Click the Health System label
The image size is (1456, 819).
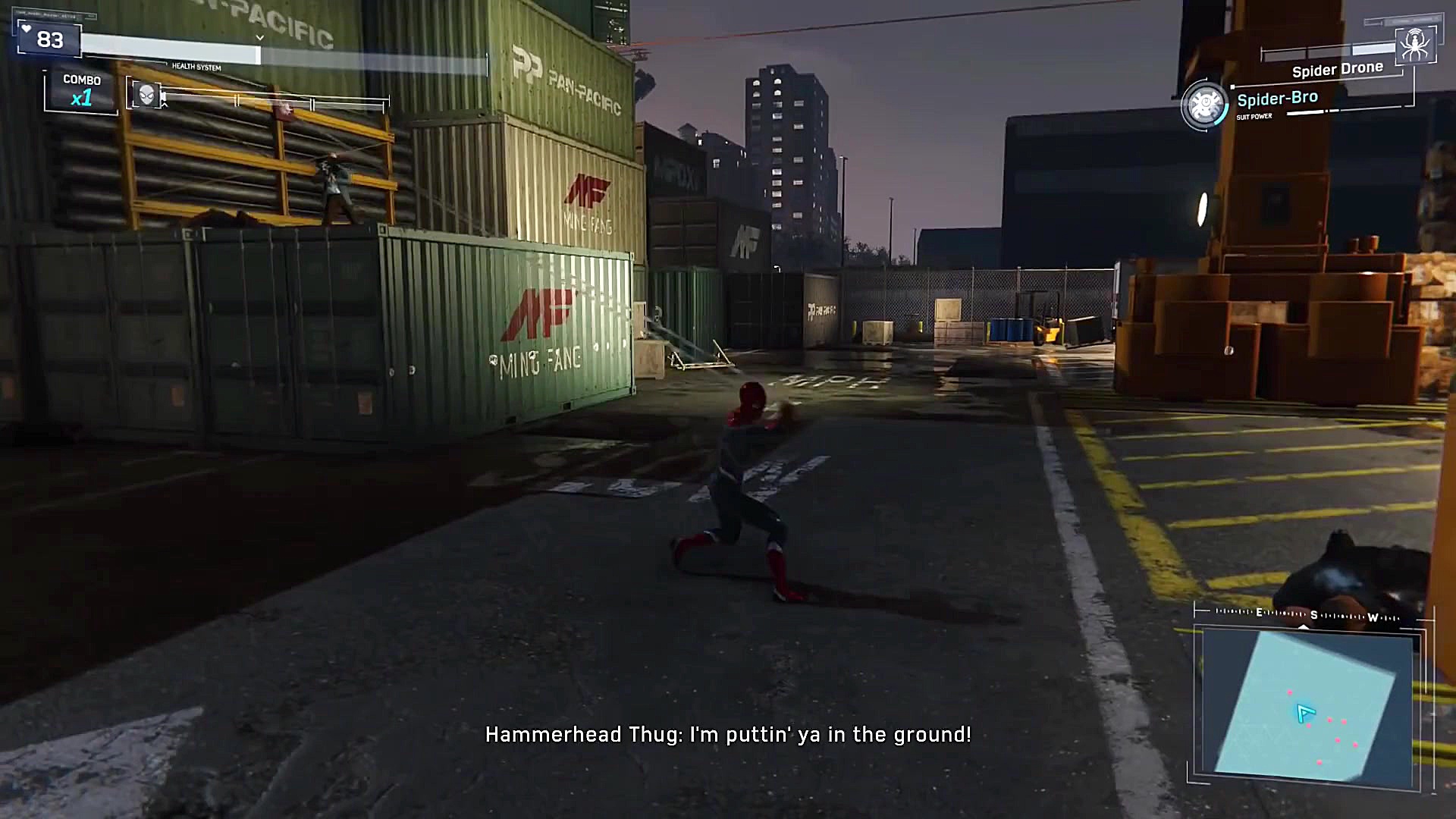pos(196,67)
